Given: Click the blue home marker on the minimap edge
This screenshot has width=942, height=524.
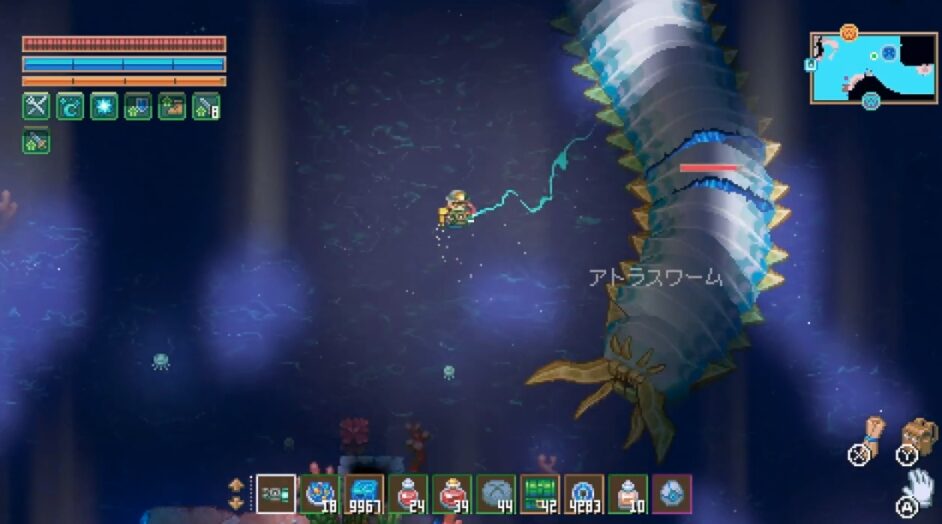Looking at the screenshot, I should click(x=811, y=64).
